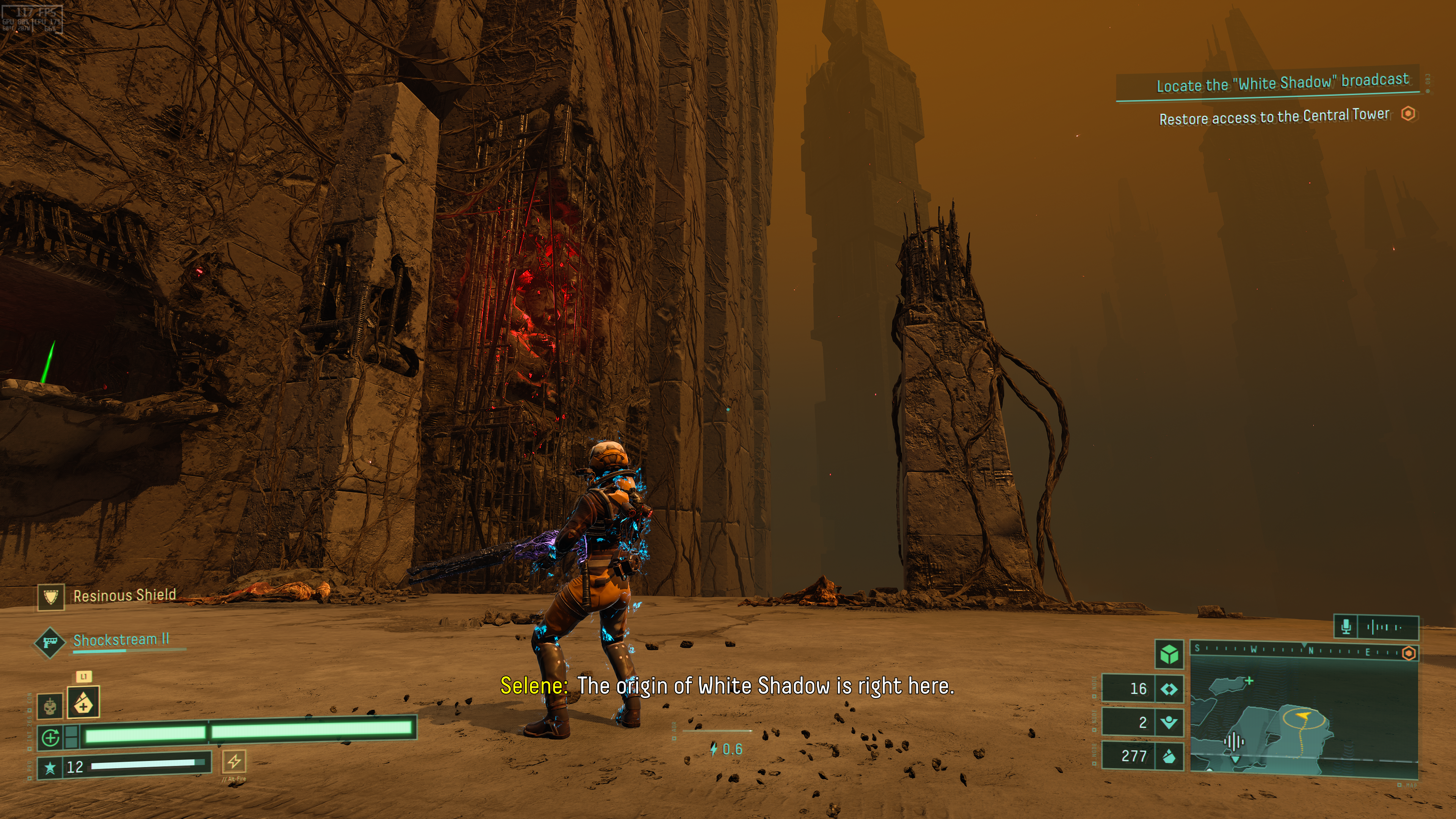Activate the lightning bolt Alt-Fire icon
Image resolution: width=1456 pixels, height=819 pixels.
click(x=235, y=761)
